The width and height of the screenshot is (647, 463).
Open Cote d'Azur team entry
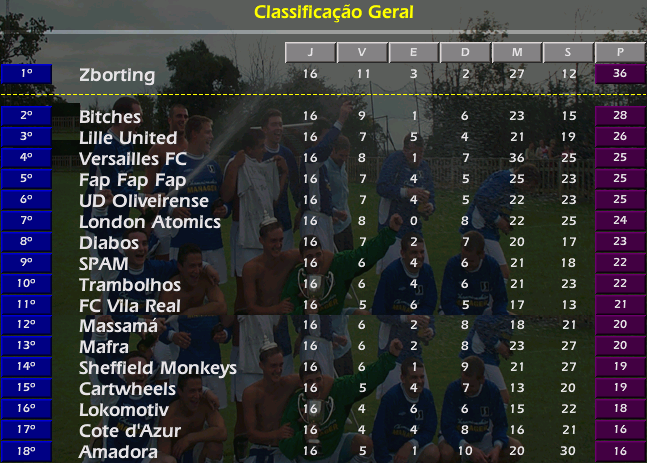pyautogui.click(x=130, y=431)
